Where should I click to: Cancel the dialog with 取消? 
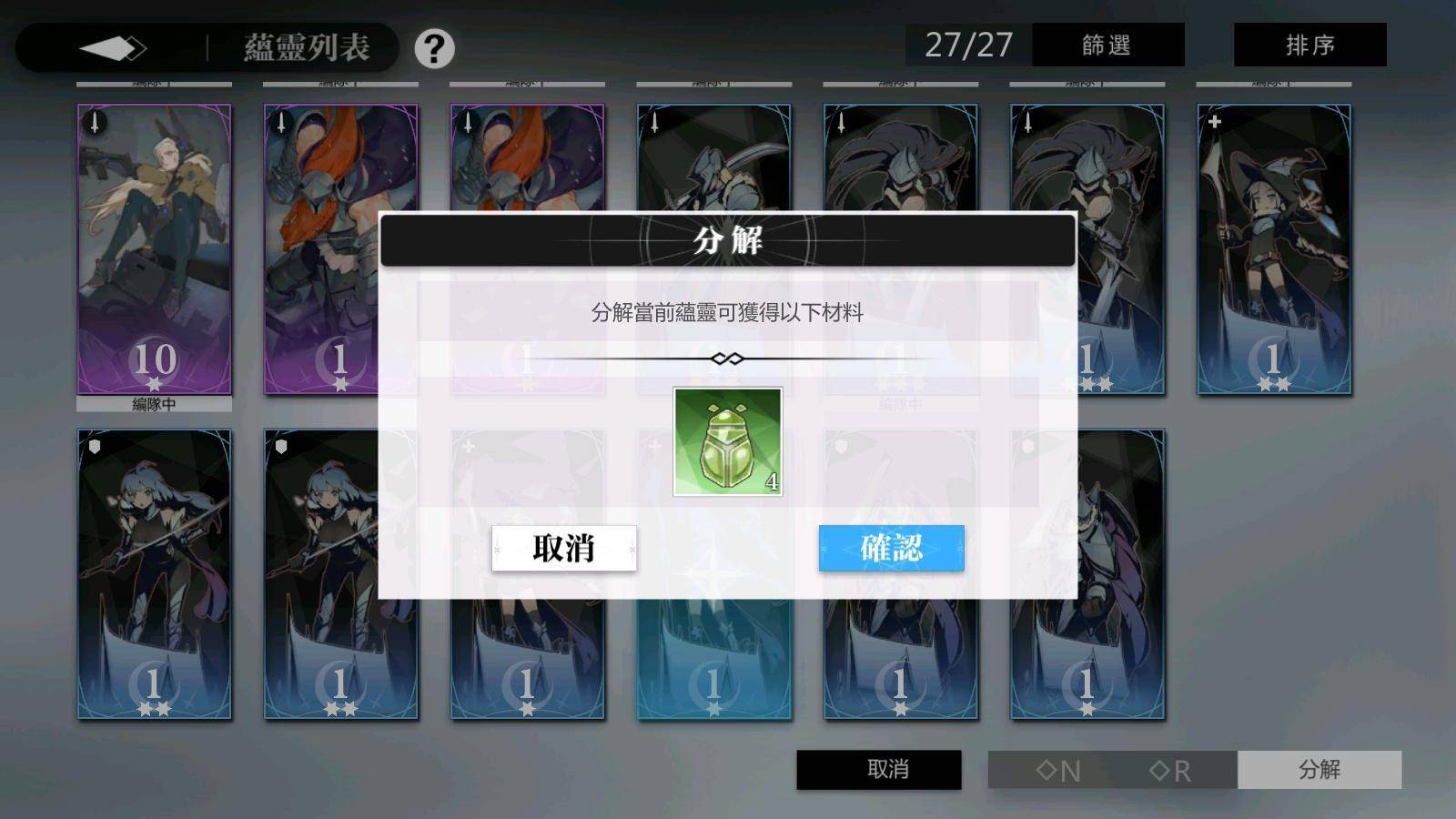tap(563, 549)
